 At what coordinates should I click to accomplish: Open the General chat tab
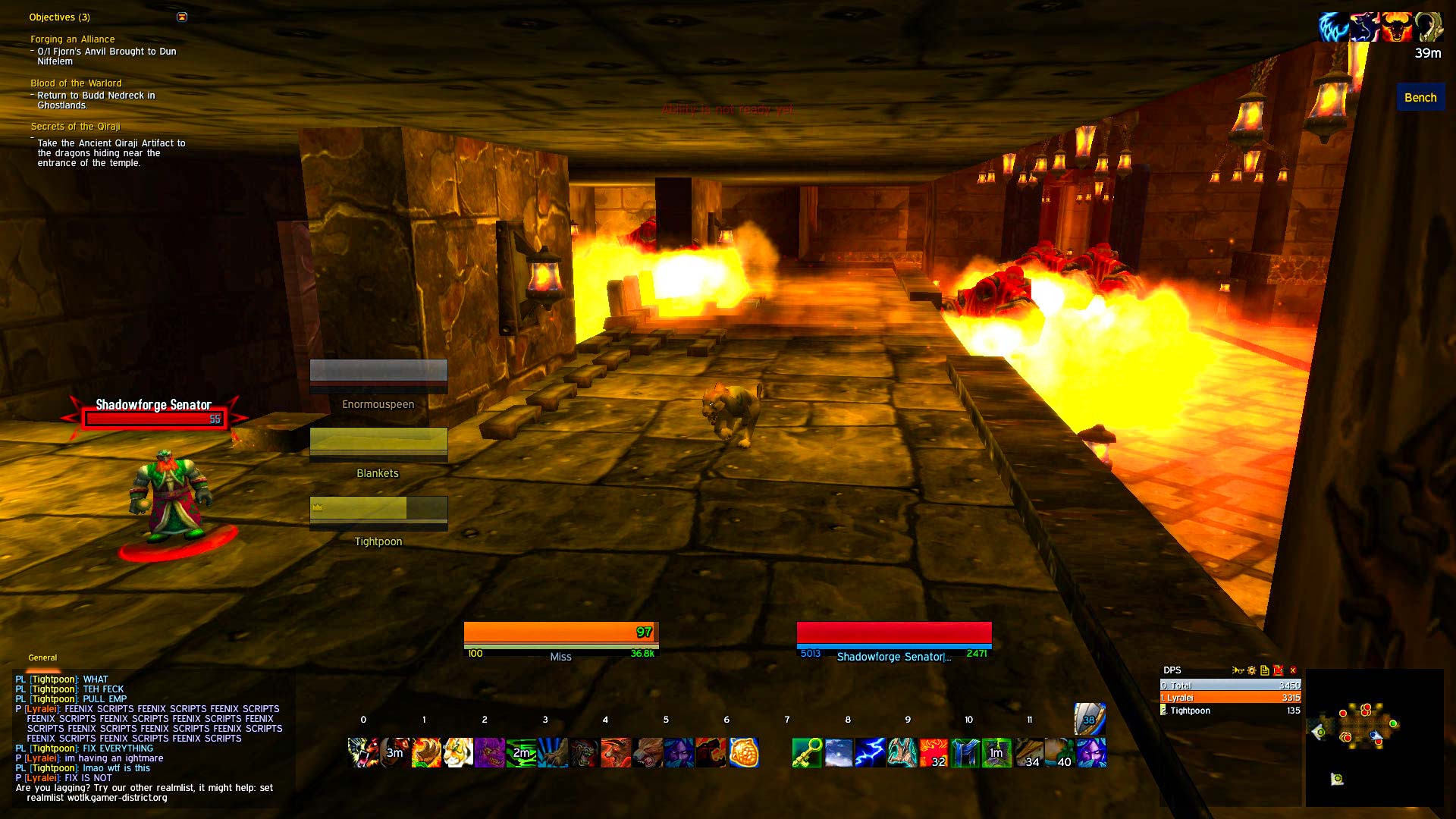[42, 657]
